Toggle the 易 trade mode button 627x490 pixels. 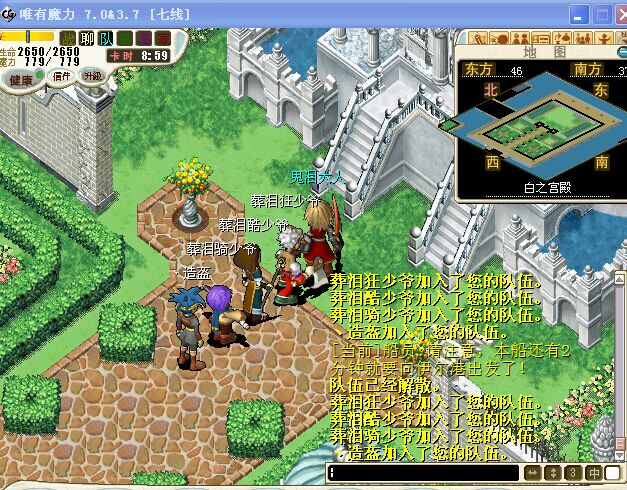(143, 38)
